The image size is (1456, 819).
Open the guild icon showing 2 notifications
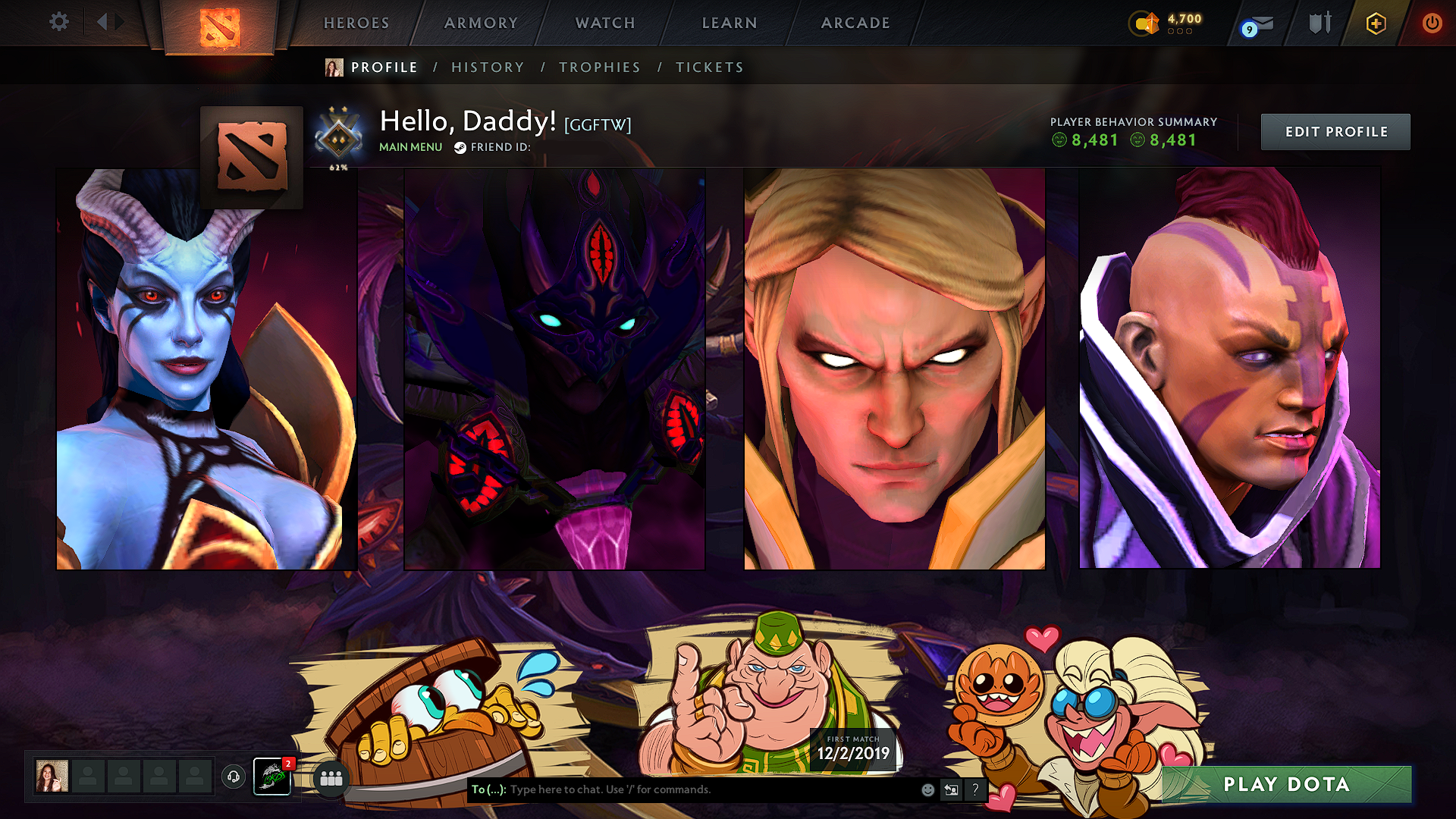tap(271, 776)
